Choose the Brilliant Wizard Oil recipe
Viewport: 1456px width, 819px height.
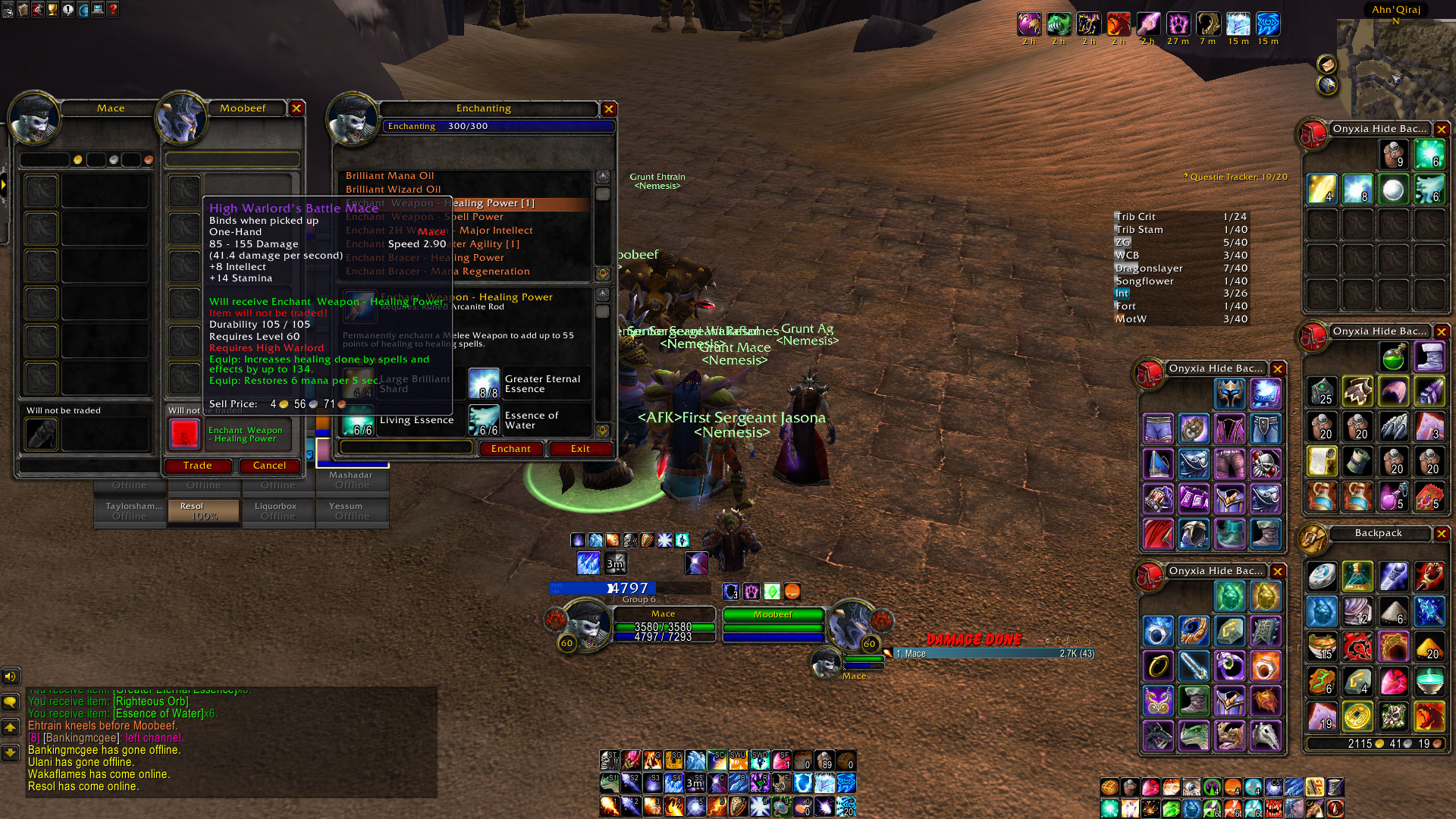tap(393, 190)
